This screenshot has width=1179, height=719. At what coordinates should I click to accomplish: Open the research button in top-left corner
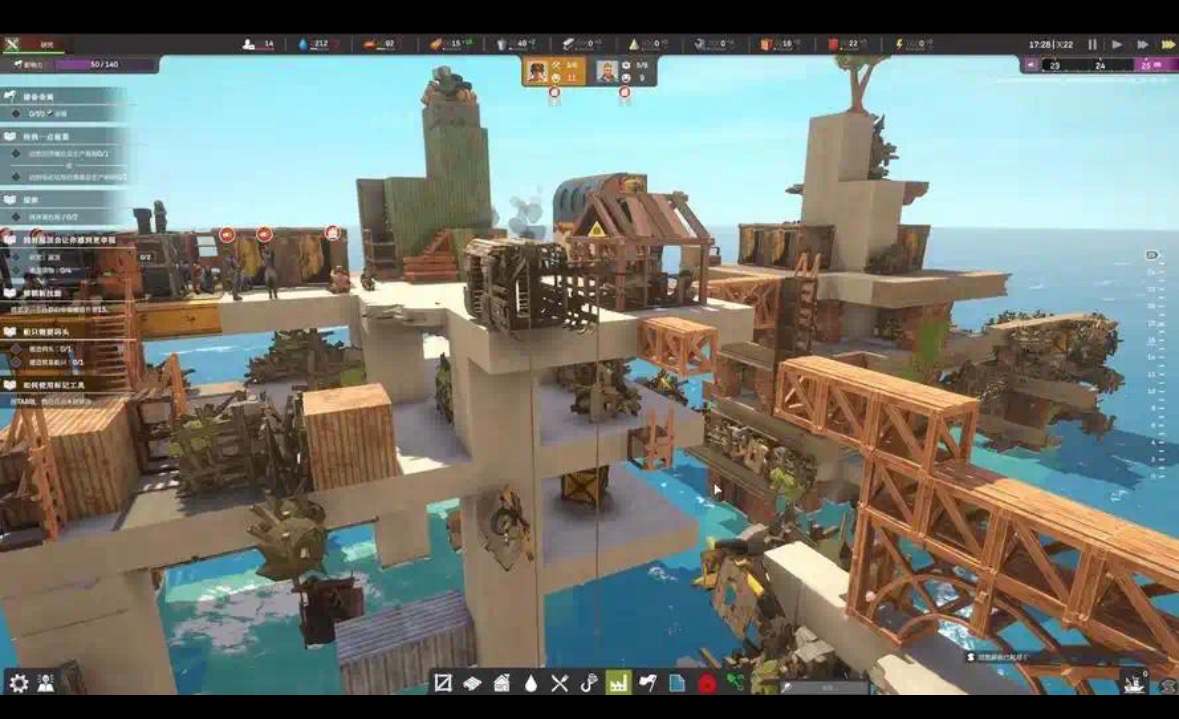coord(36,44)
